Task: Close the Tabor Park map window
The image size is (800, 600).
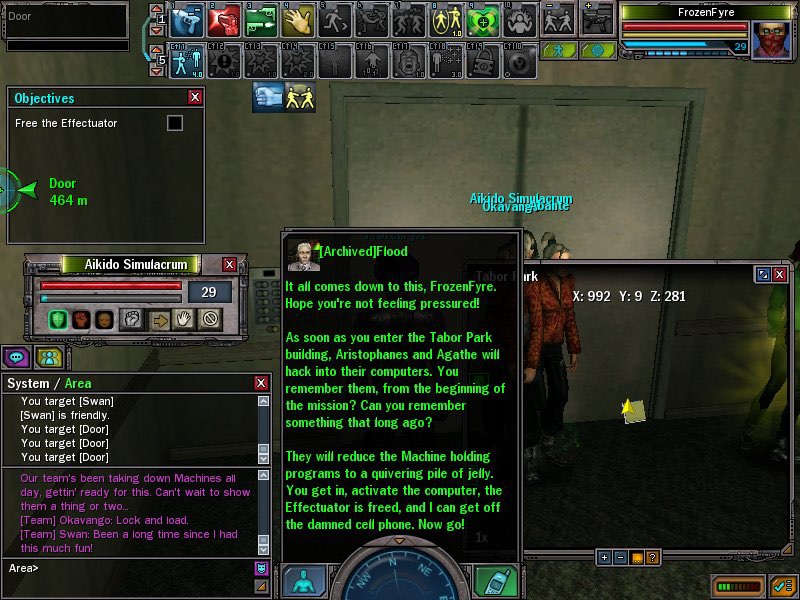Action: pyautogui.click(x=779, y=274)
